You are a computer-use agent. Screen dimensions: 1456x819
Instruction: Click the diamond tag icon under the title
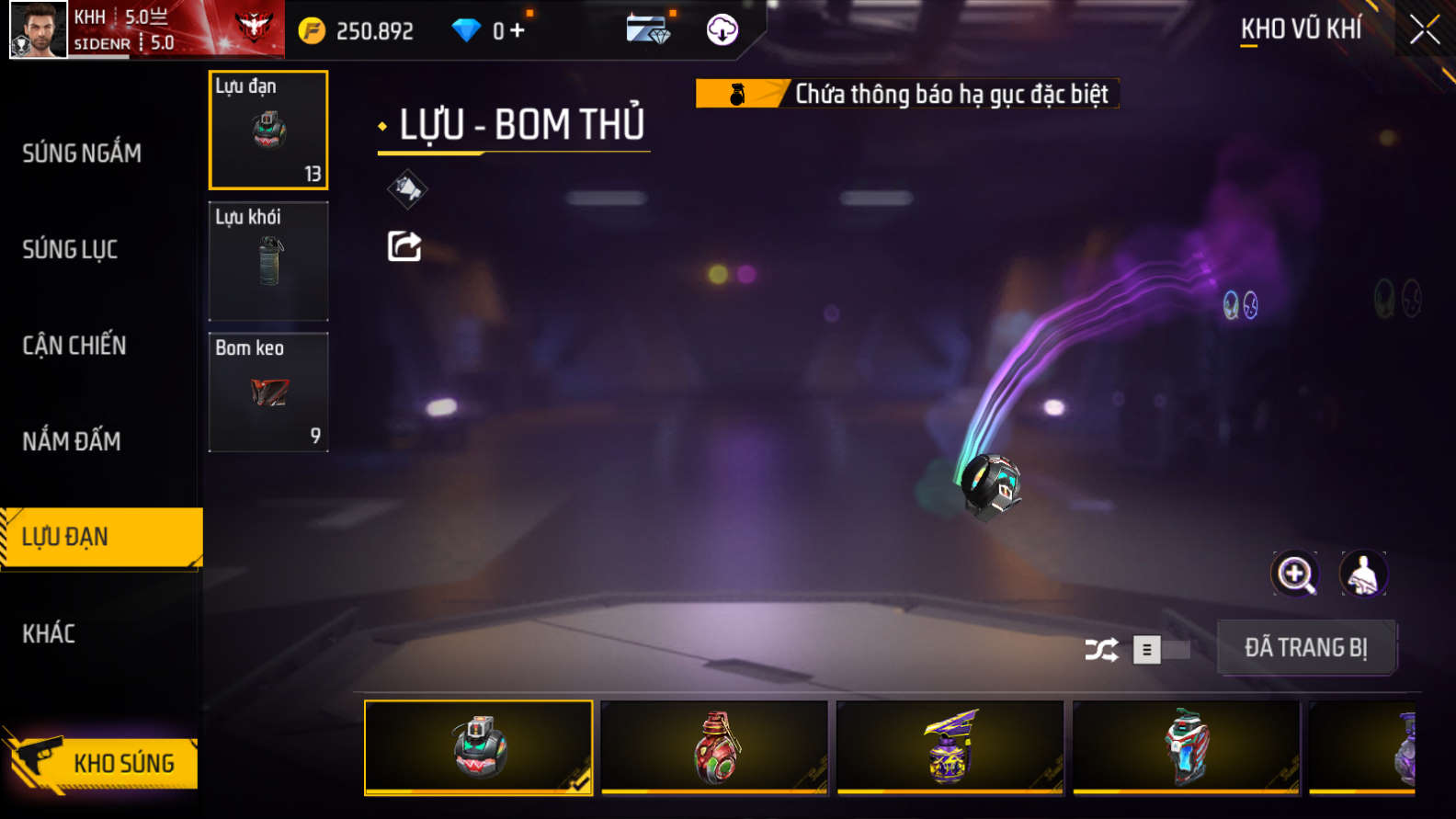tap(406, 189)
